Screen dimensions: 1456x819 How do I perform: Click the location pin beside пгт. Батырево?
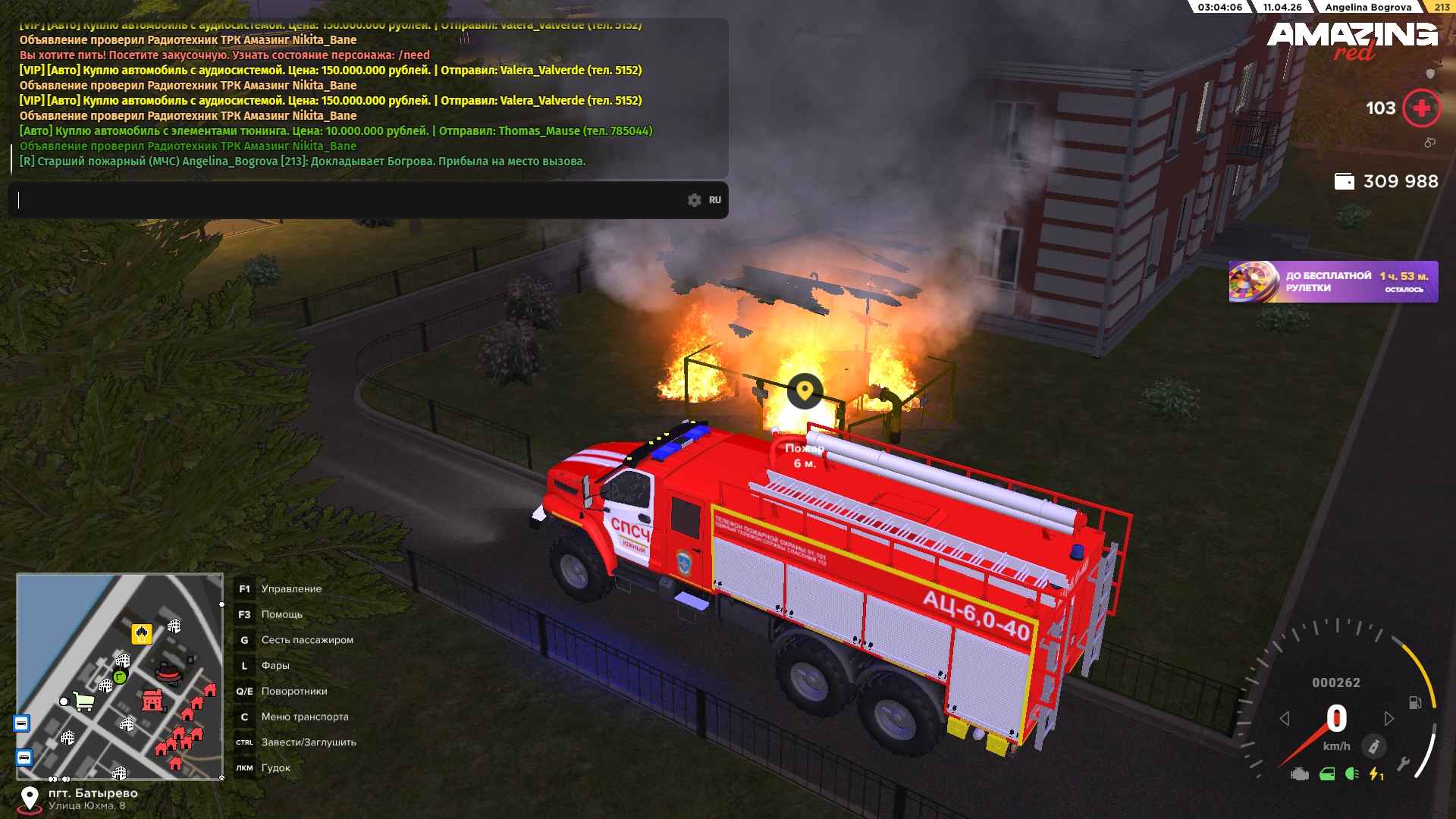[x=29, y=799]
